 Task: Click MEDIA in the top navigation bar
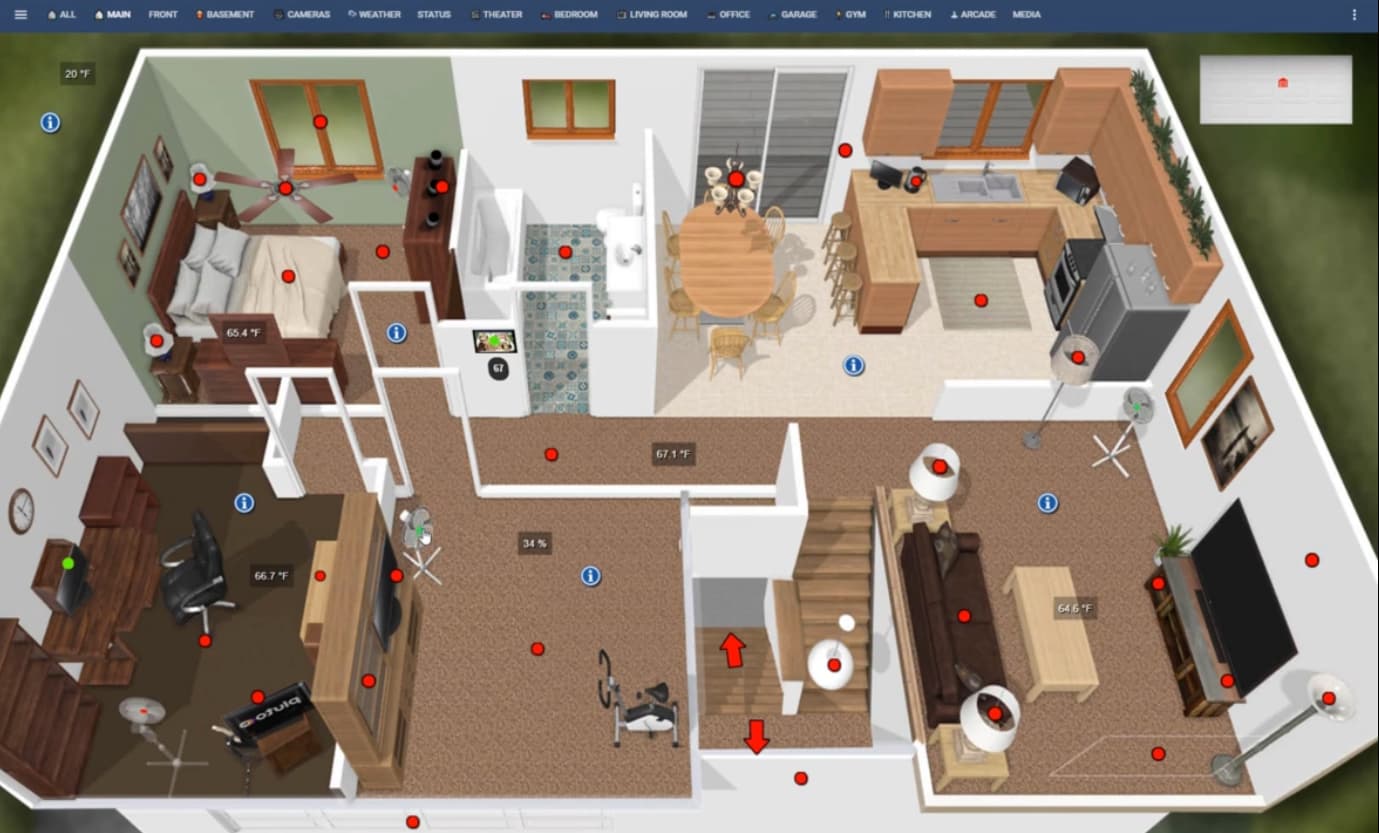coord(1025,14)
